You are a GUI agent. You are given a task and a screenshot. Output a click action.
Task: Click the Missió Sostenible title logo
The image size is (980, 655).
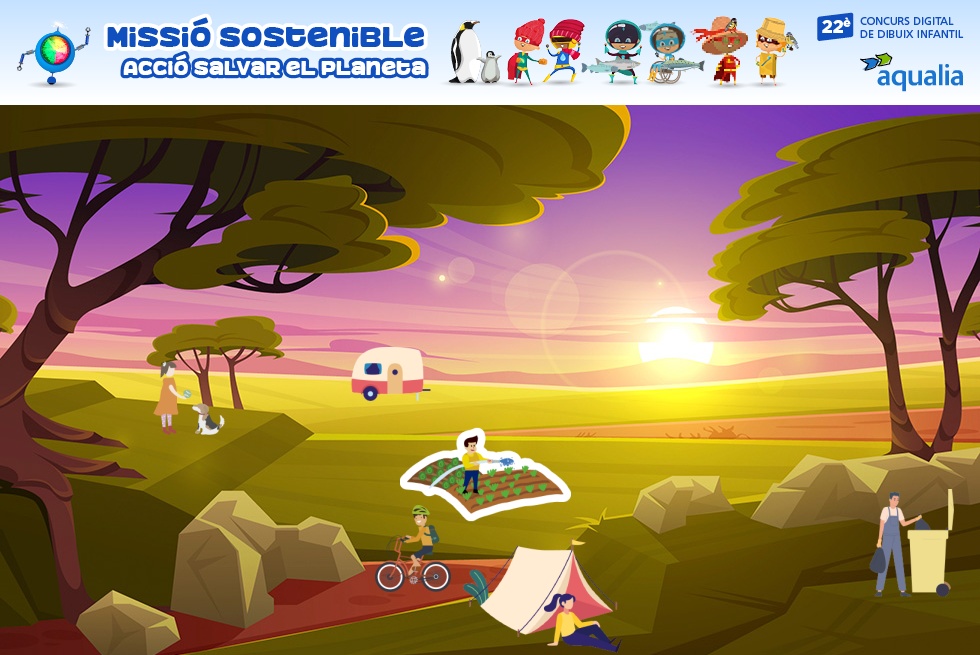[x=266, y=52]
